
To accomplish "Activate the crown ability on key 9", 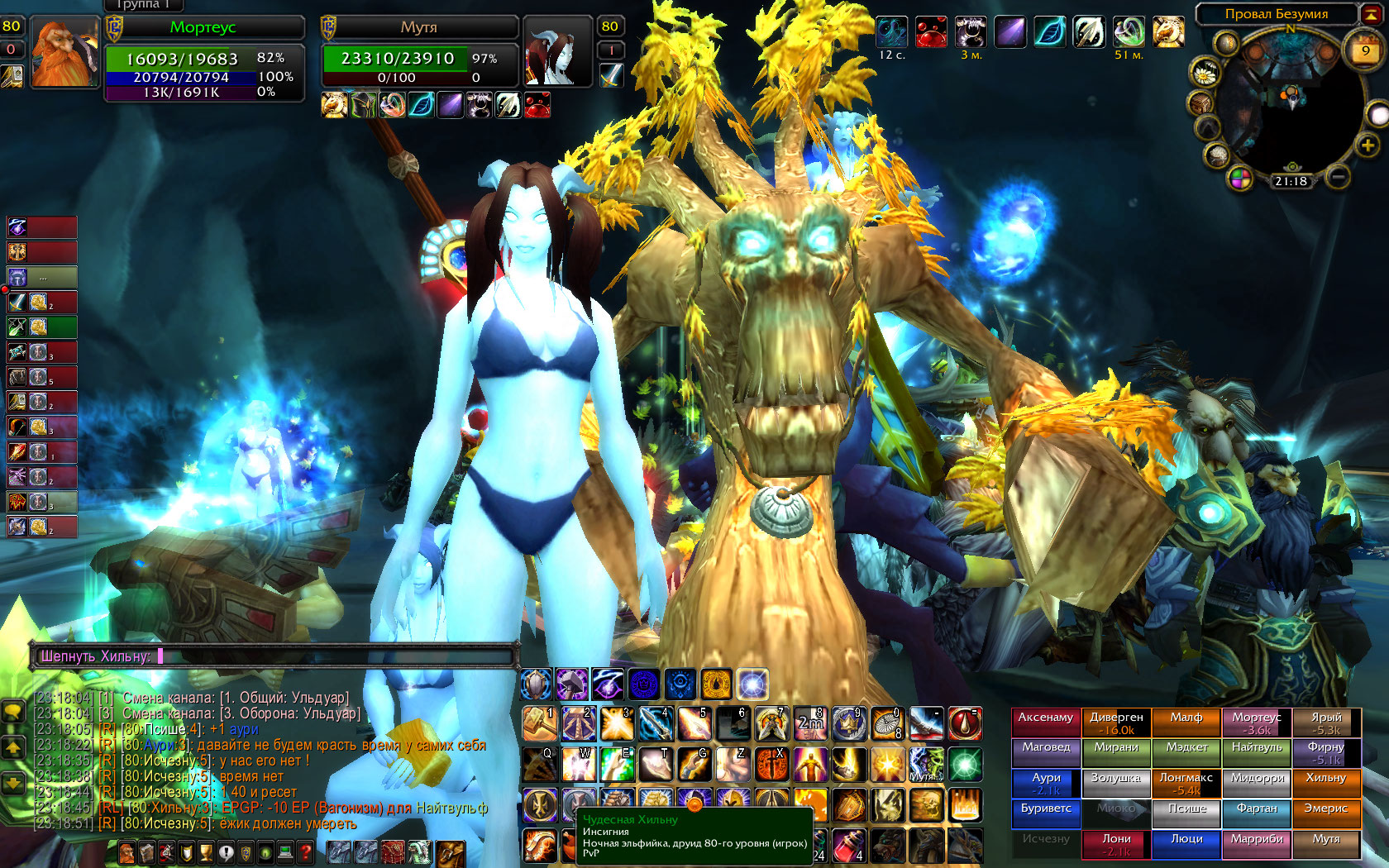I will click(849, 723).
